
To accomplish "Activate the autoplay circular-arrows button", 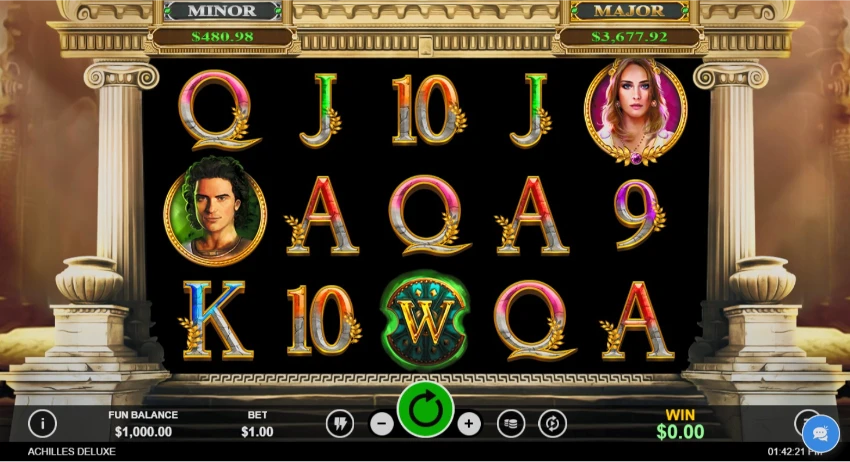I will click(x=552, y=424).
